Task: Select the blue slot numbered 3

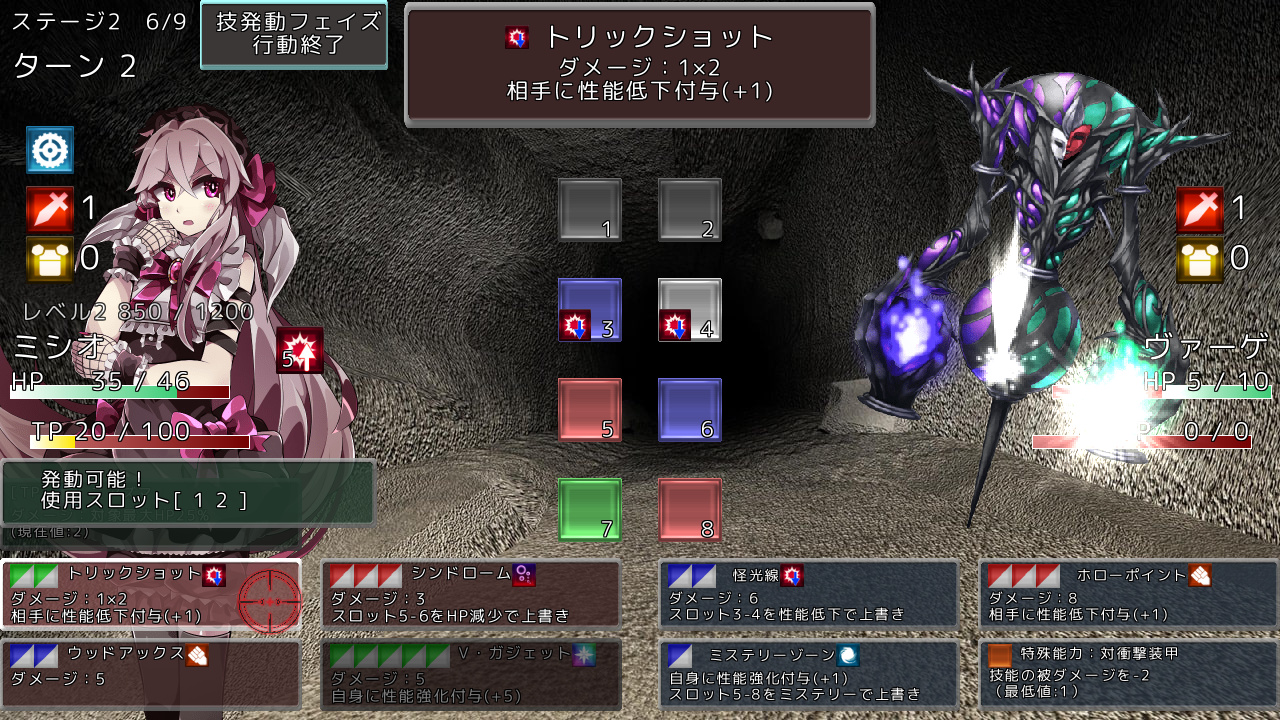Action: point(589,310)
